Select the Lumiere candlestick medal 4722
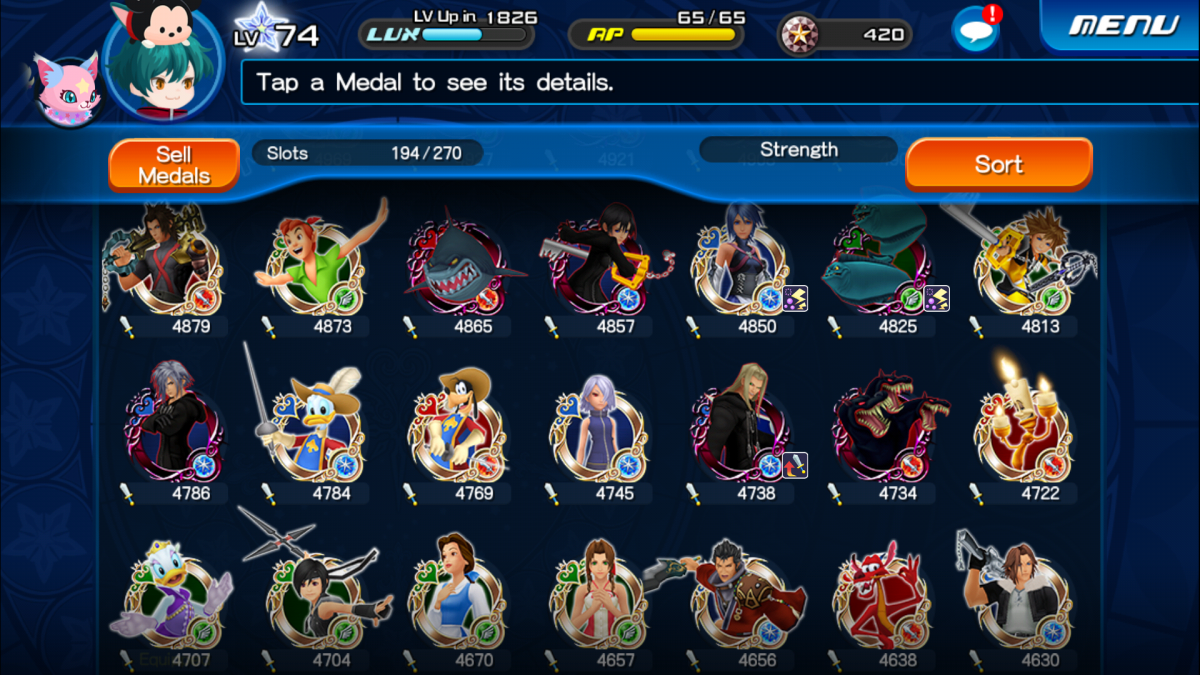This screenshot has width=1200, height=675. [1023, 430]
